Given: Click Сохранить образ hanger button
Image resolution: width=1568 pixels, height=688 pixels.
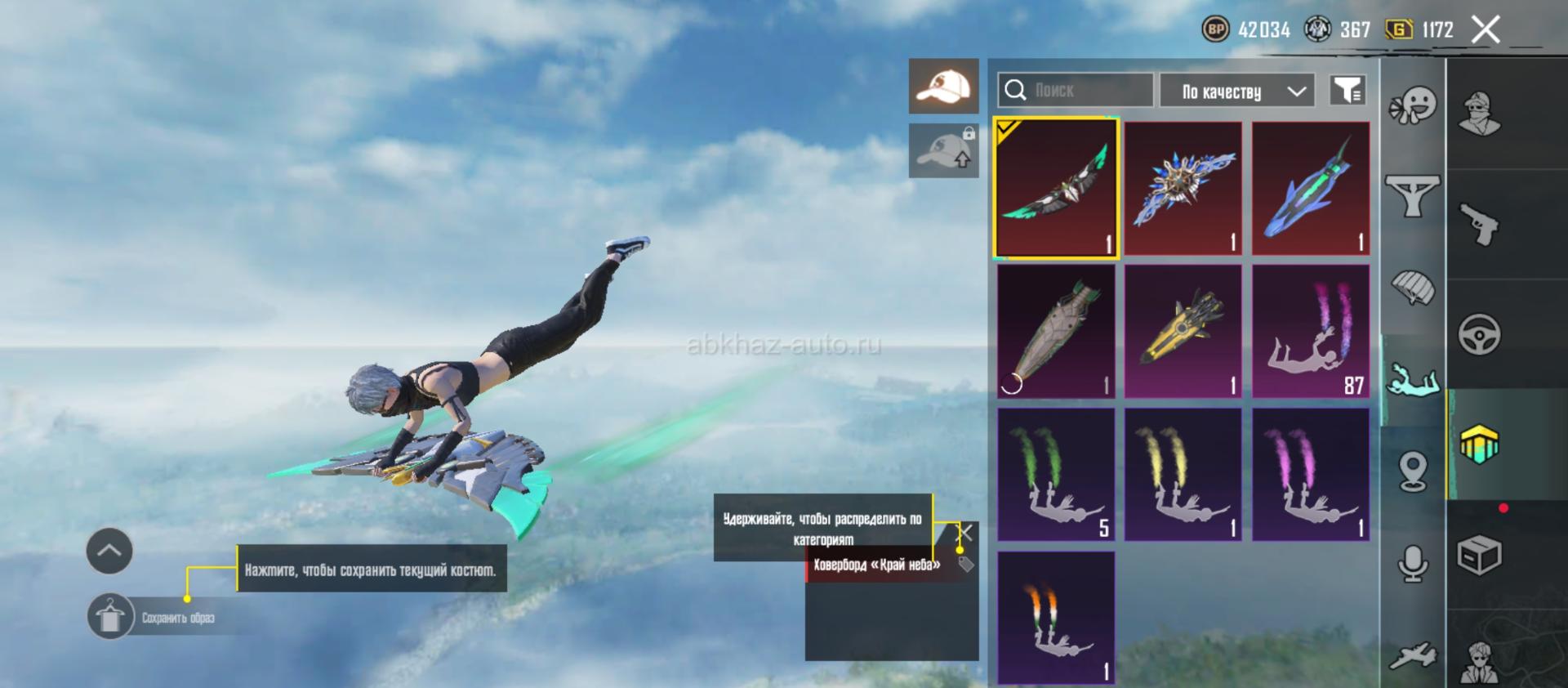Looking at the screenshot, I should pos(110,617).
